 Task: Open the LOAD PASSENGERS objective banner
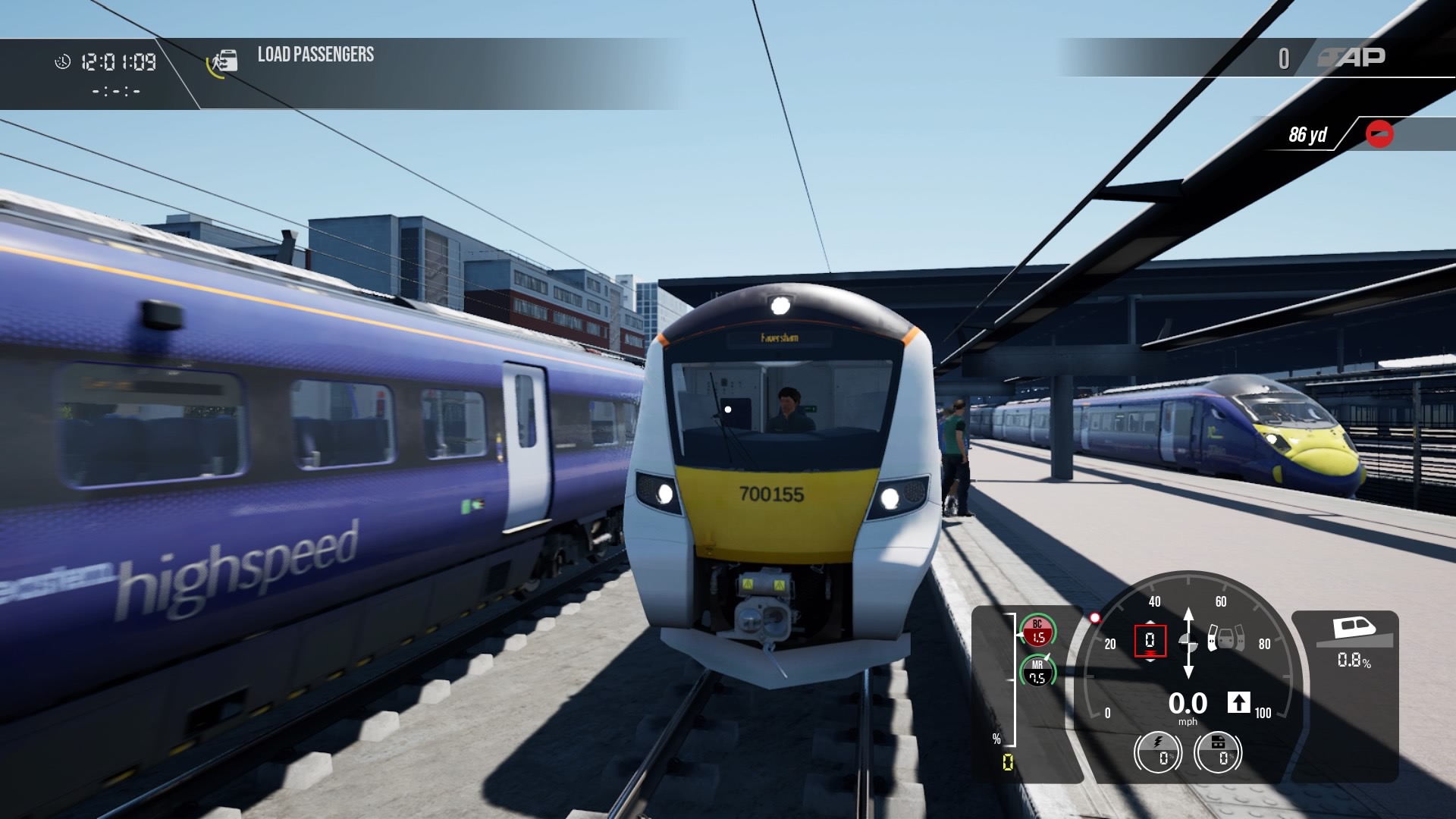(x=314, y=54)
